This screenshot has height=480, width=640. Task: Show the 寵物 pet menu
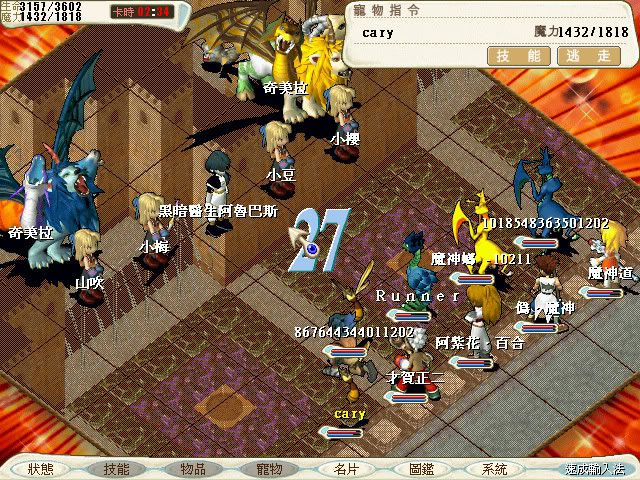click(x=269, y=469)
